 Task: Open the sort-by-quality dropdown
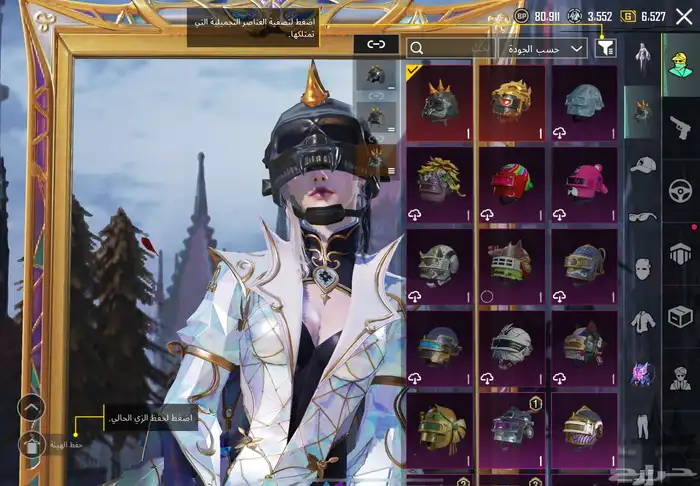pyautogui.click(x=543, y=48)
